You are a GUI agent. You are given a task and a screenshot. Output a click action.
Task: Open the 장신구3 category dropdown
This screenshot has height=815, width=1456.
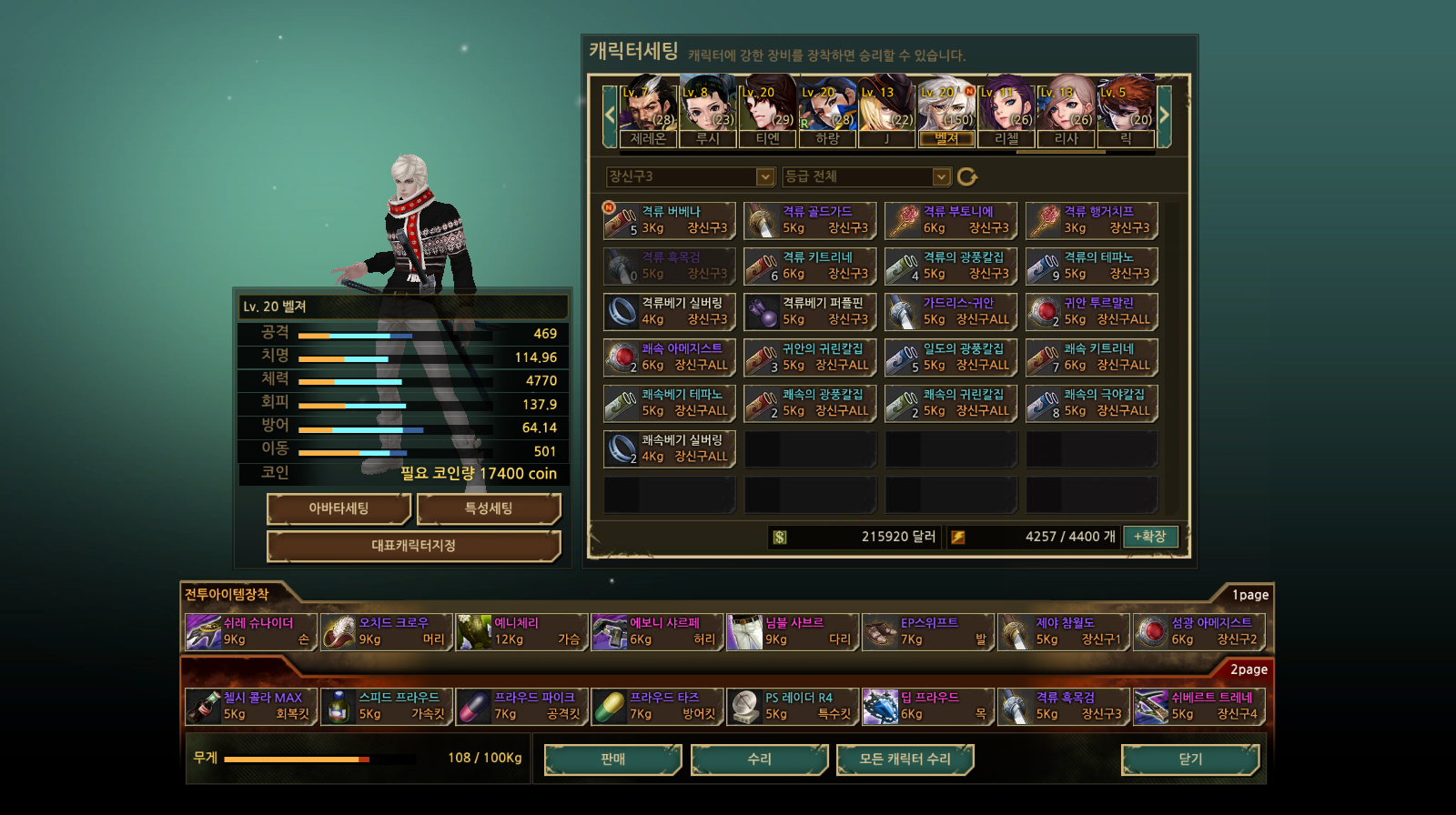point(691,176)
